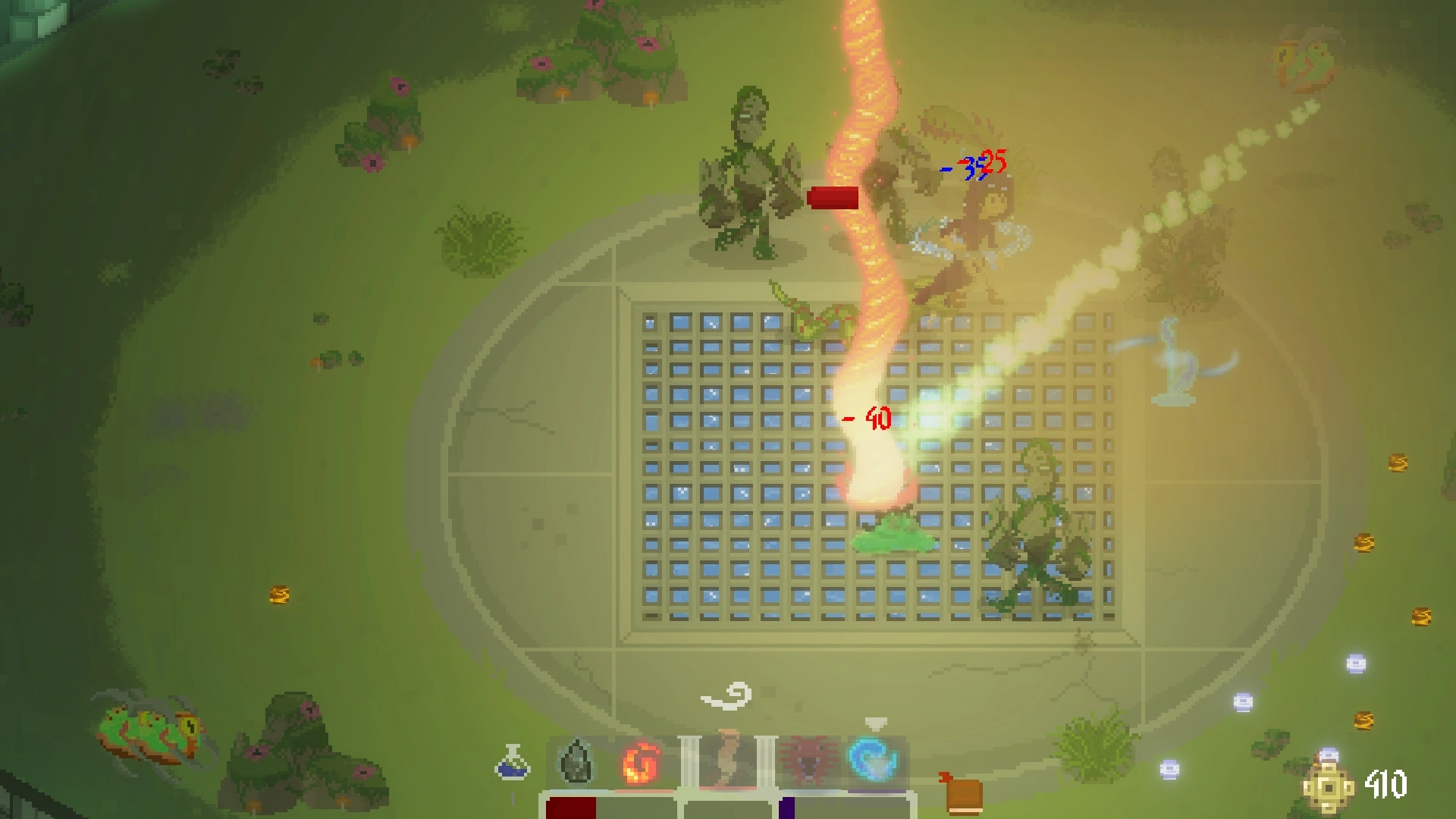The image size is (1456, 819).
Task: Activate the fire swirl spell
Action: click(641, 763)
